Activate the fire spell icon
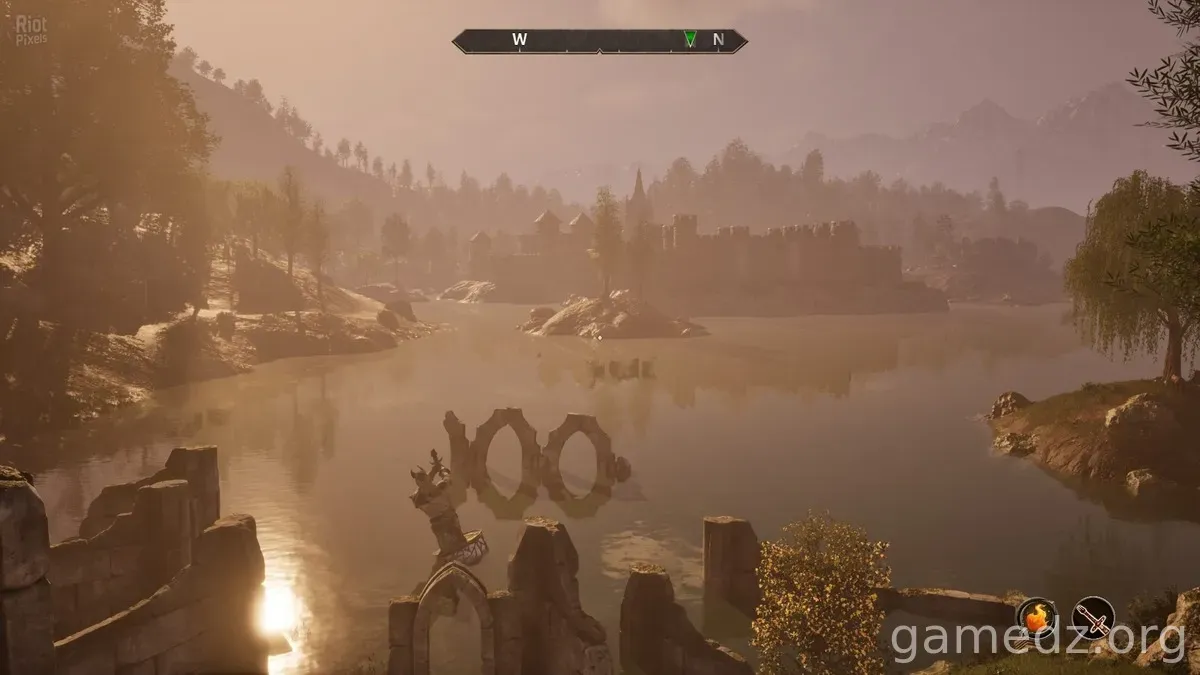 [1037, 617]
